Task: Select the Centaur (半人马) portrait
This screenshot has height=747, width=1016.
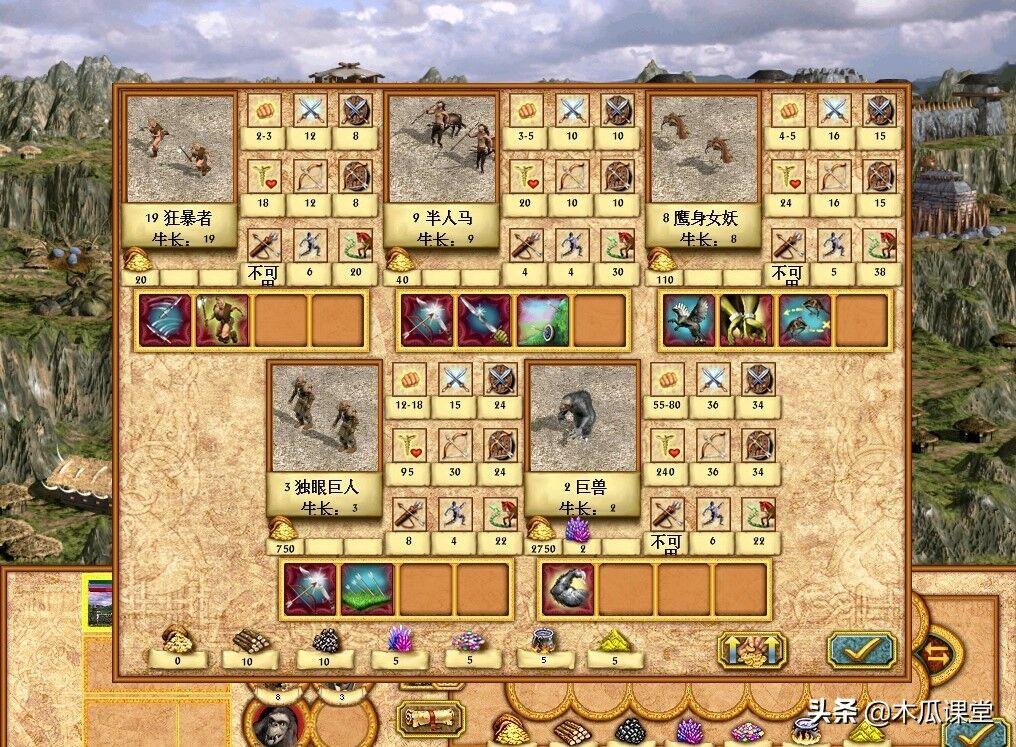Action: click(442, 150)
